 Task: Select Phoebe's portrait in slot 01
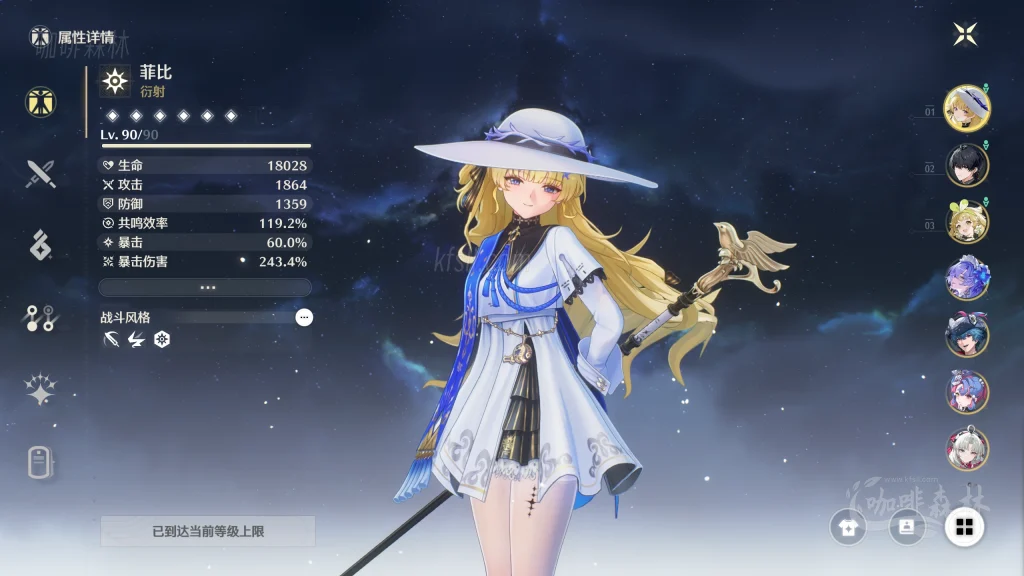click(967, 108)
